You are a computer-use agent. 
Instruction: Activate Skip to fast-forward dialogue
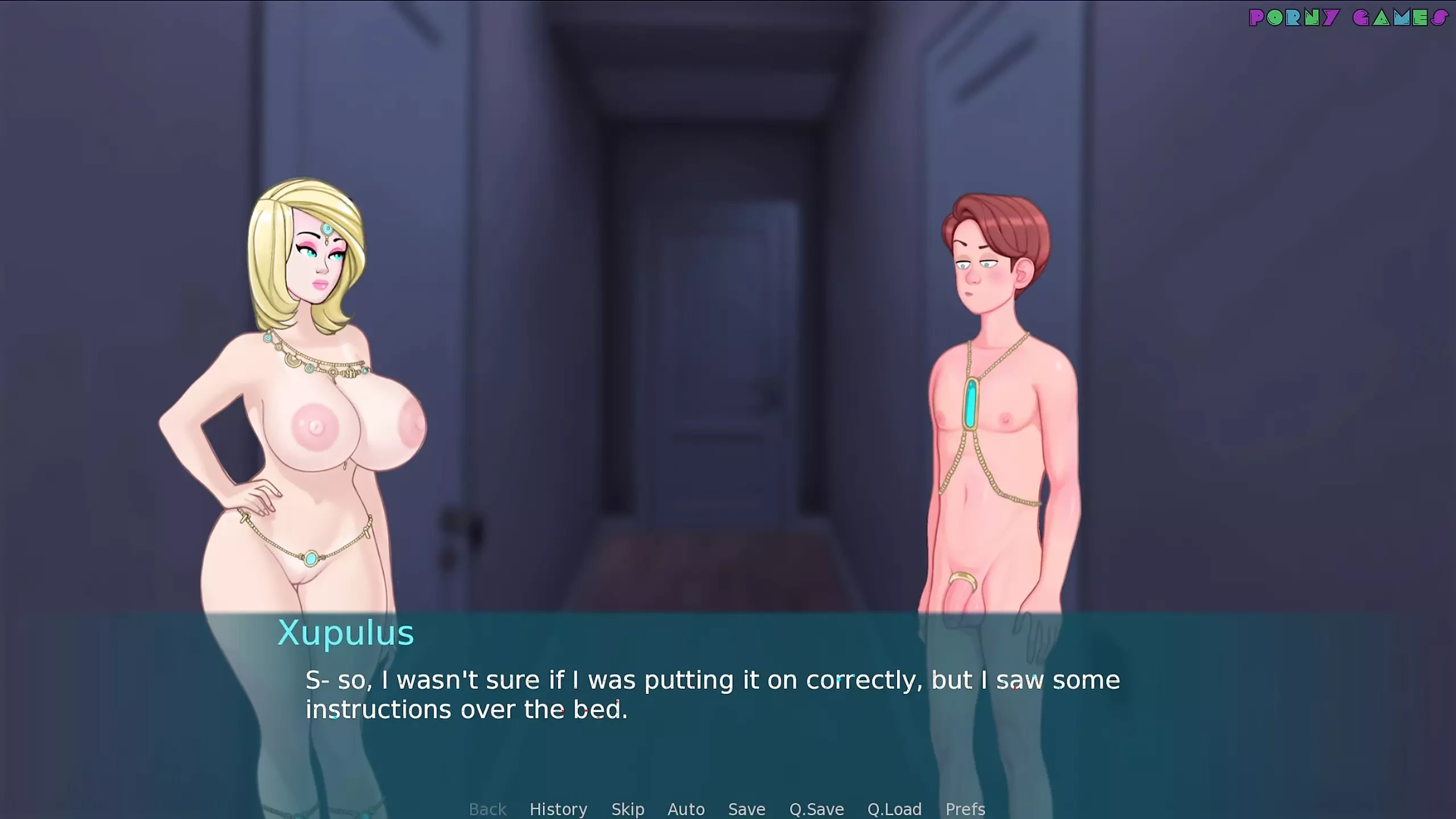[627, 809]
